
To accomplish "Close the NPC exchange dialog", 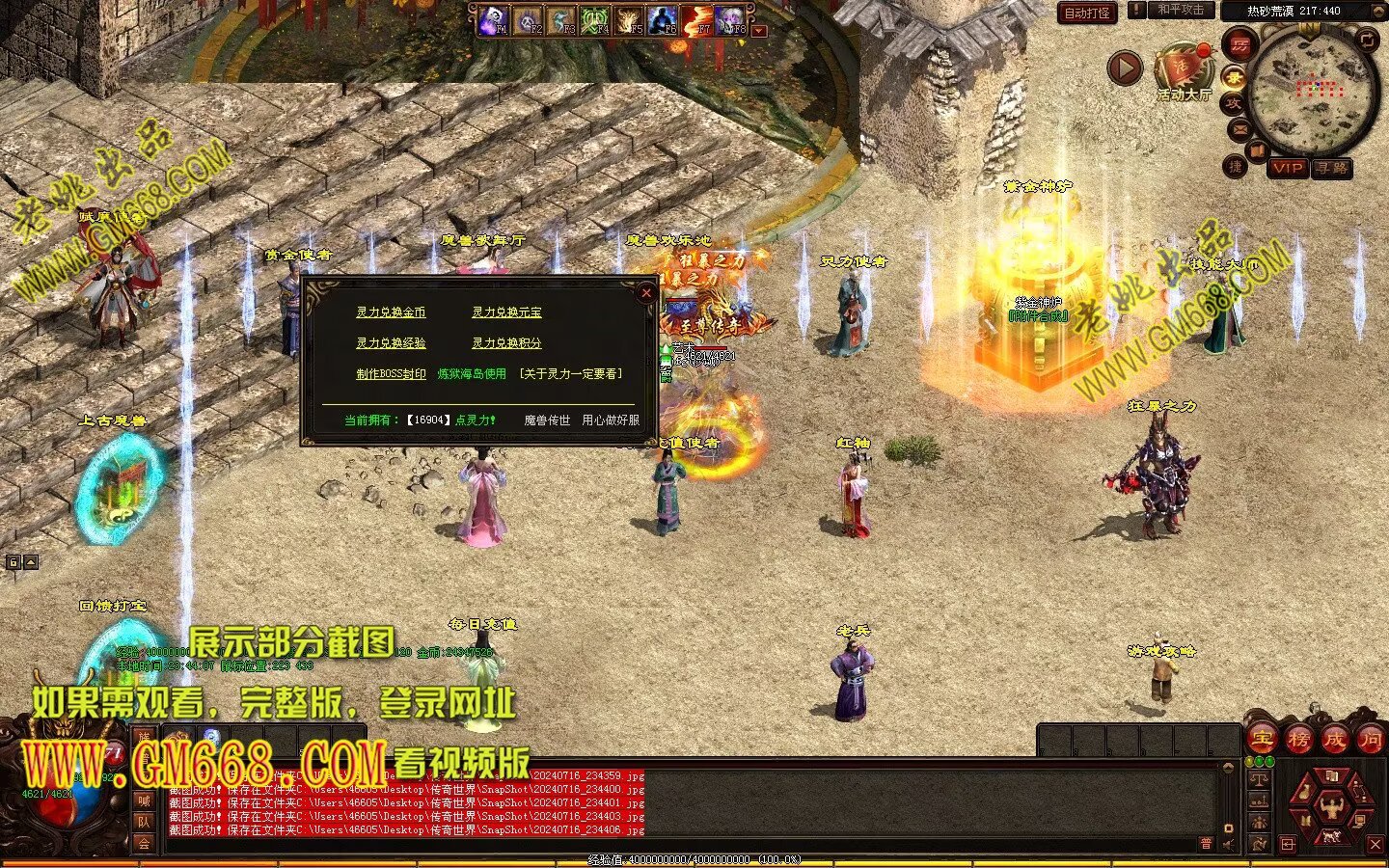I will click(x=646, y=292).
